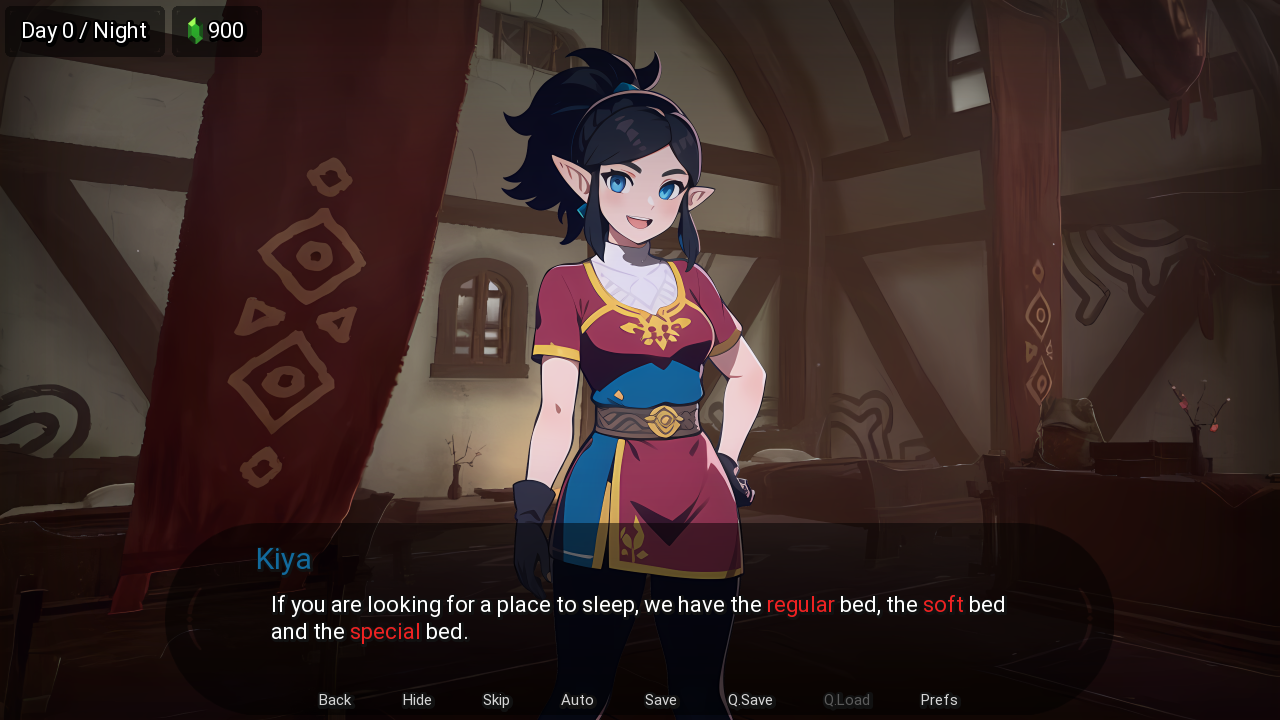Hide the dialogue interface
This screenshot has width=1280, height=720.
pyautogui.click(x=417, y=700)
